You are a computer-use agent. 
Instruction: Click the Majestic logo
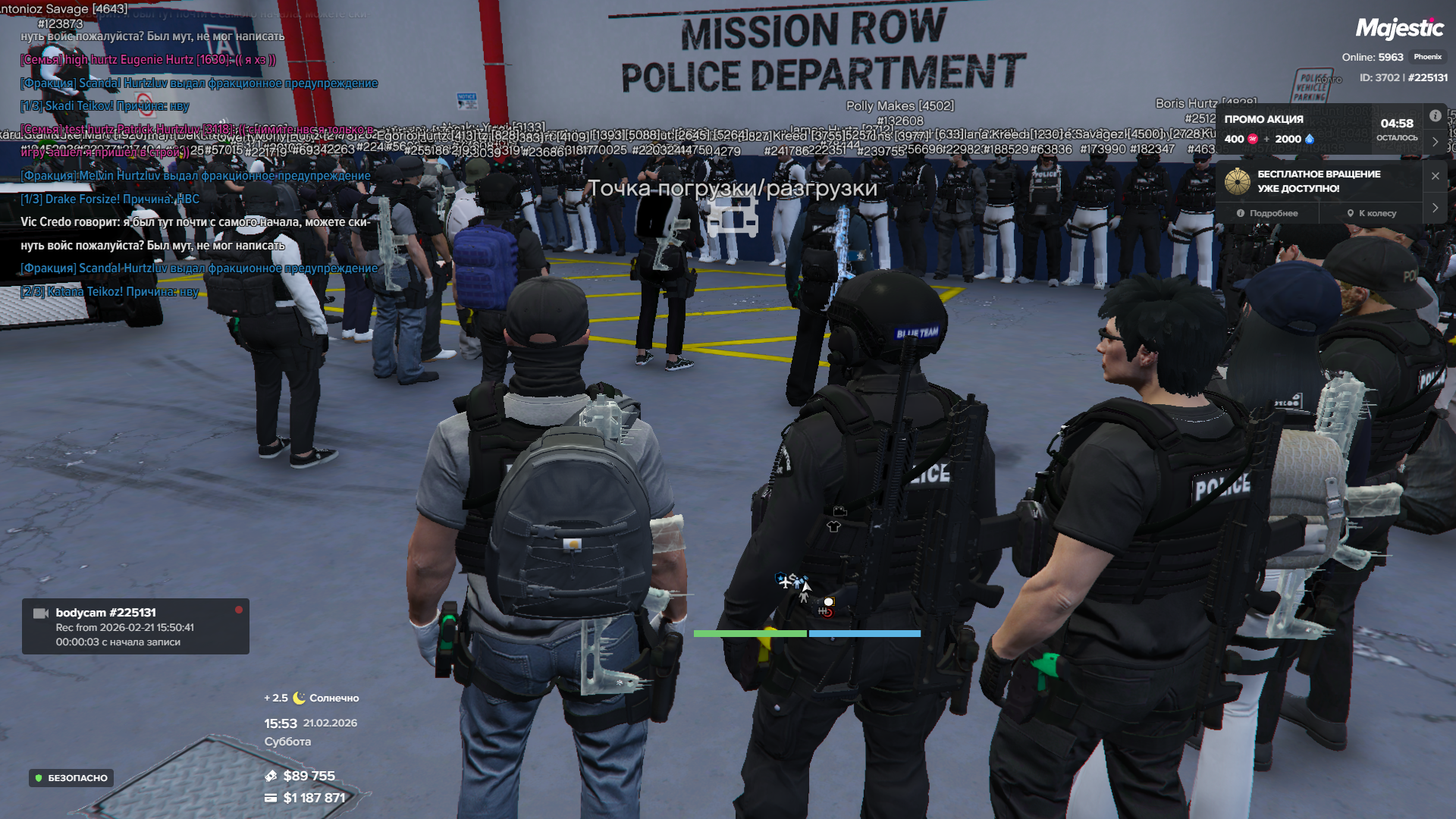[1399, 29]
